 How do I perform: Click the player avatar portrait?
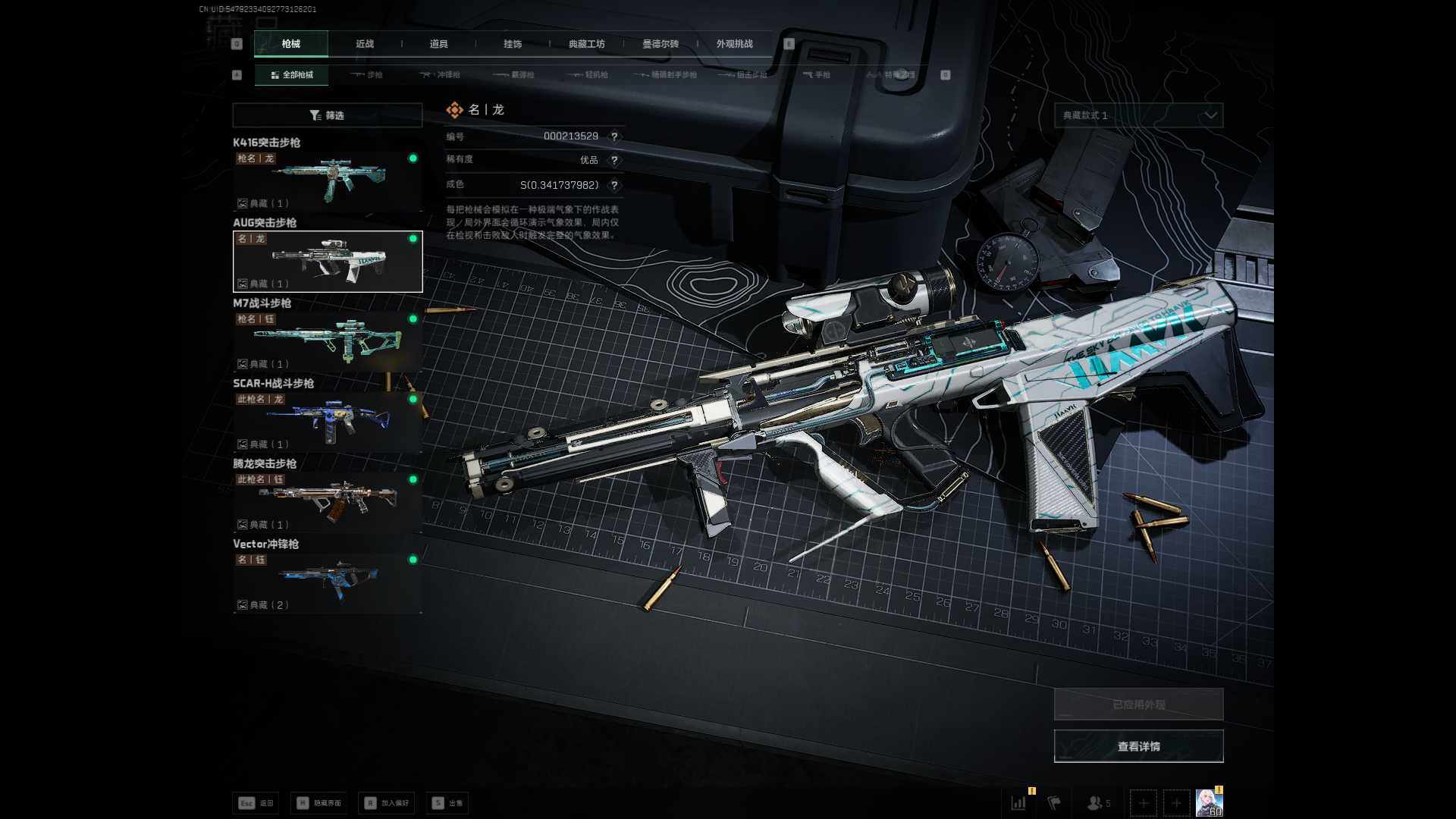1208,802
